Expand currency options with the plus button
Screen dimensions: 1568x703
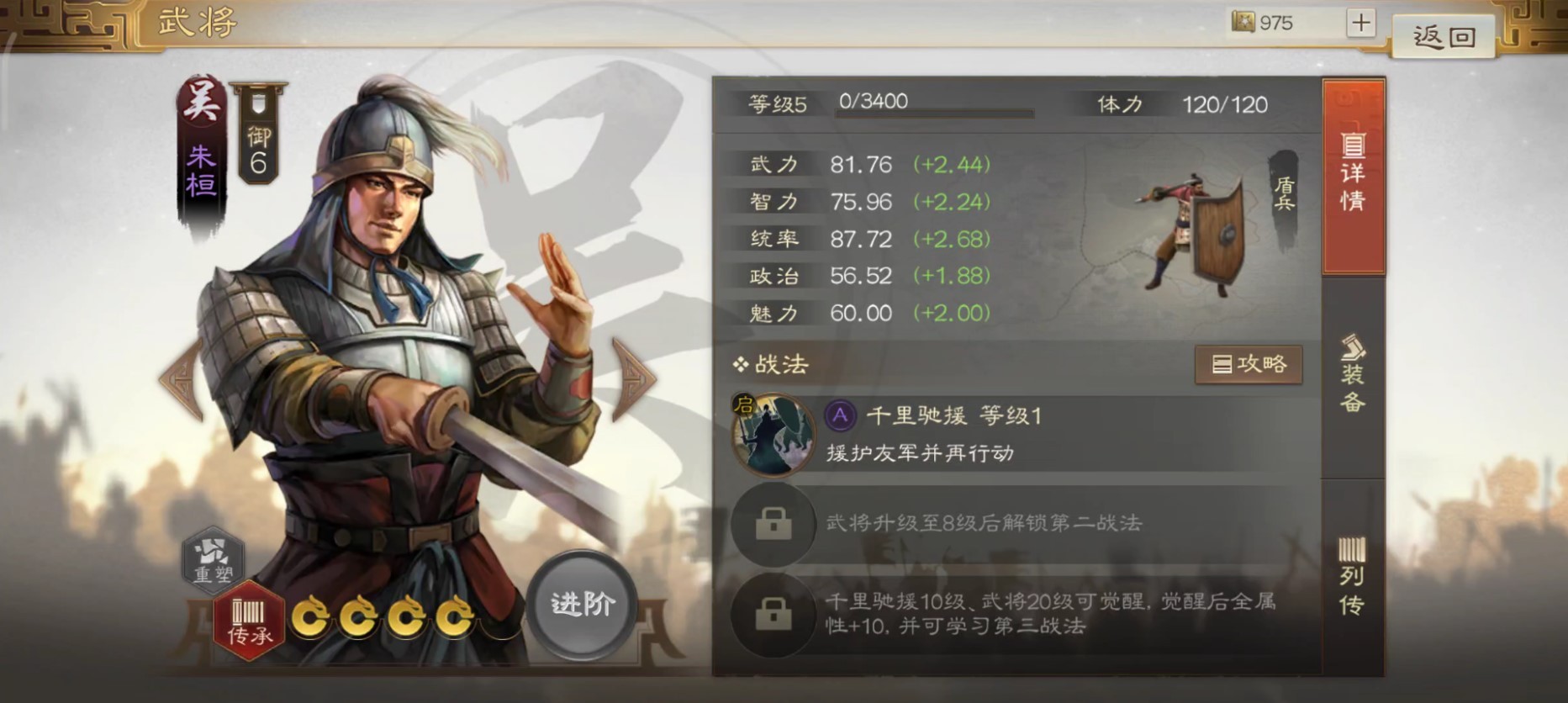pyautogui.click(x=1363, y=23)
